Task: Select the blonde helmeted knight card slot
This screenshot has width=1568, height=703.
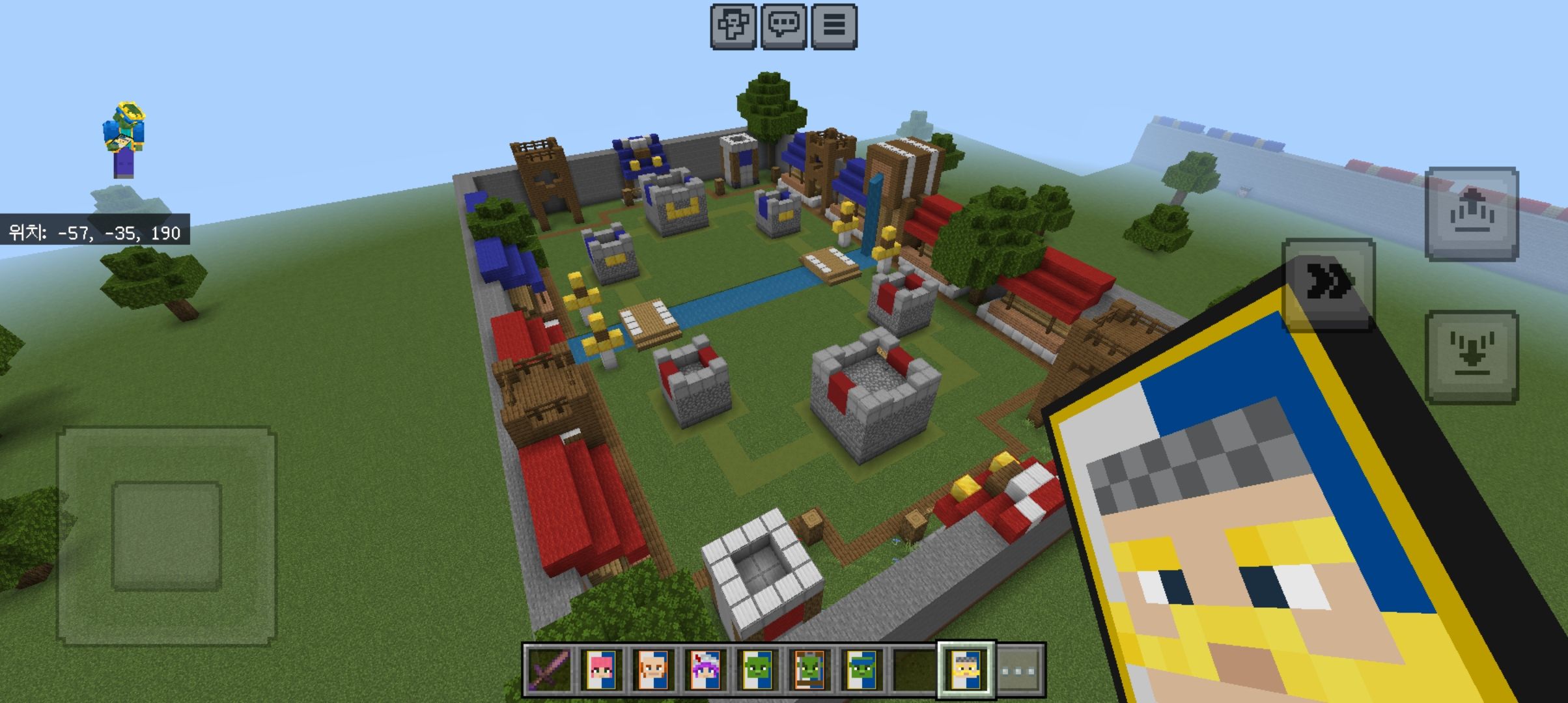Action: (x=966, y=670)
